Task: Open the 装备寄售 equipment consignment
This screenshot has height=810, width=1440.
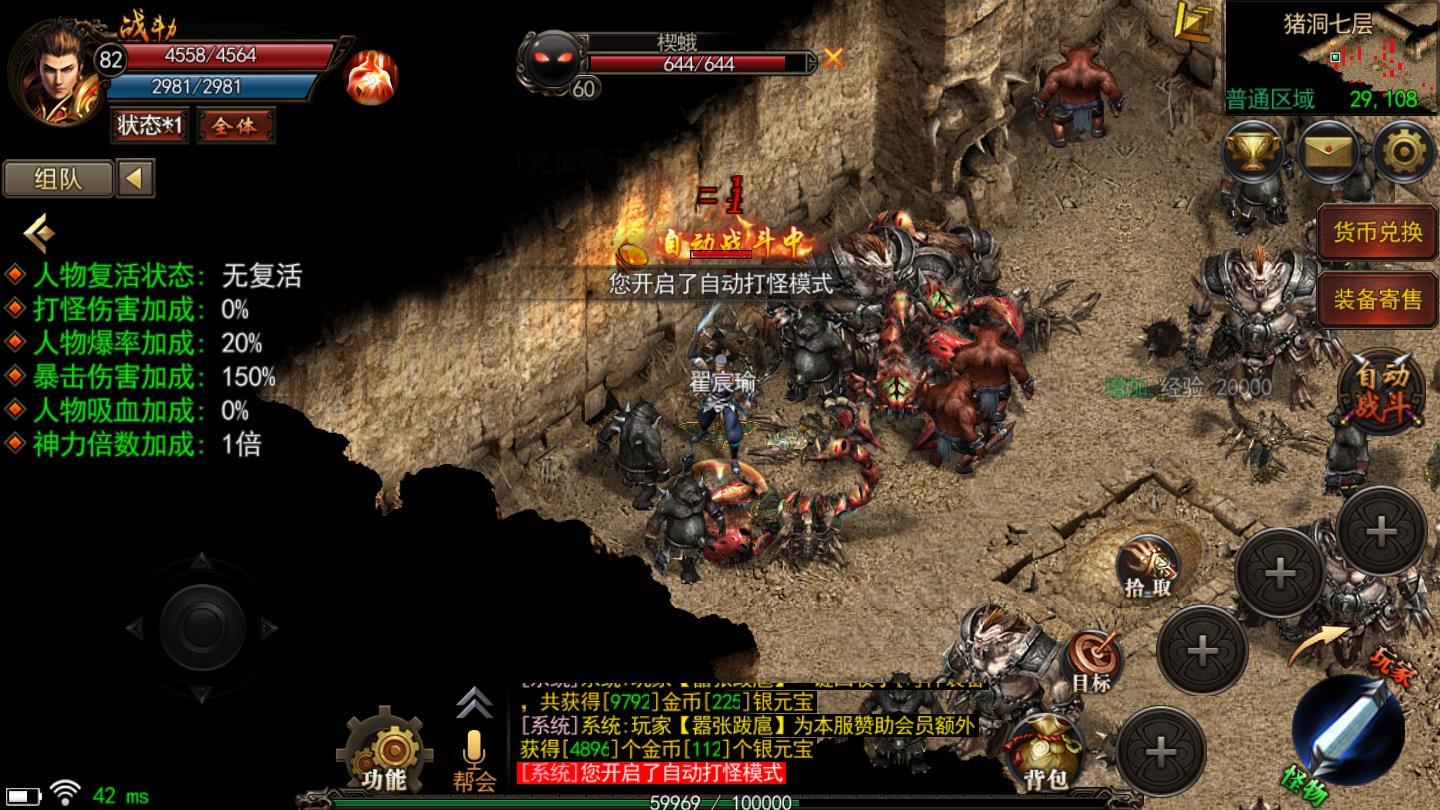Action: click(1377, 298)
